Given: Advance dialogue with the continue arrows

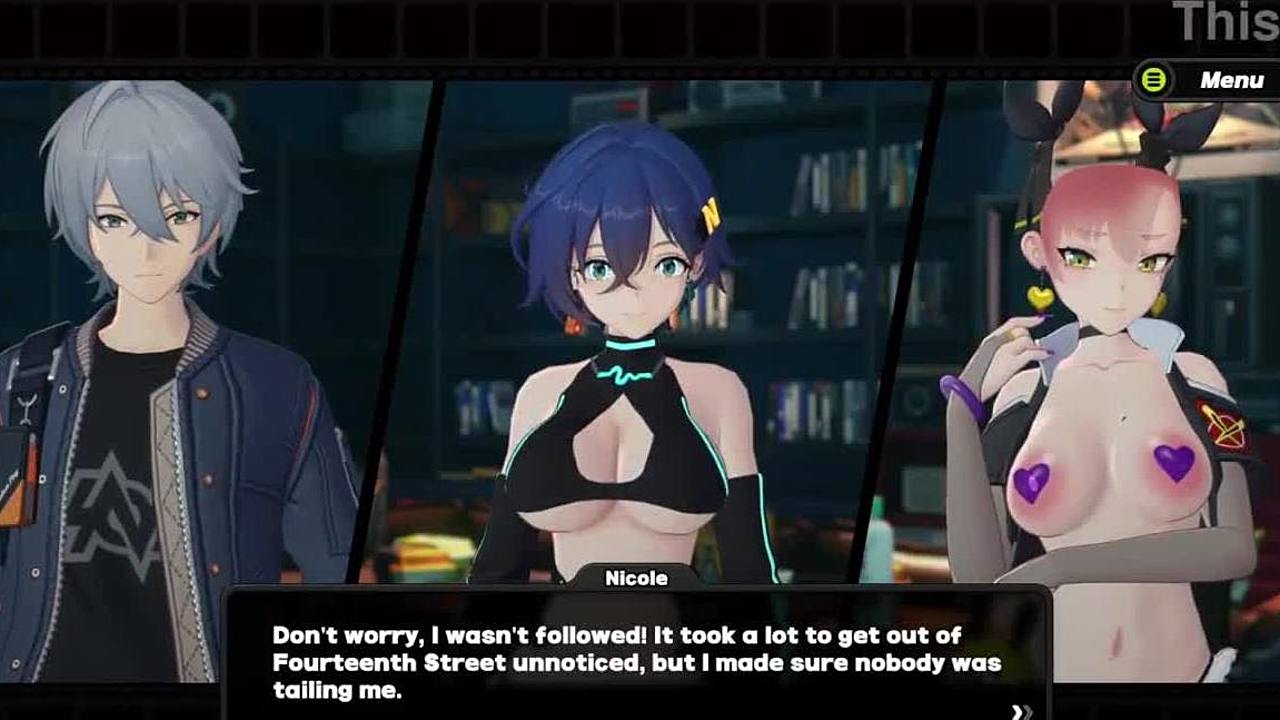Looking at the screenshot, I should click(x=1021, y=711).
